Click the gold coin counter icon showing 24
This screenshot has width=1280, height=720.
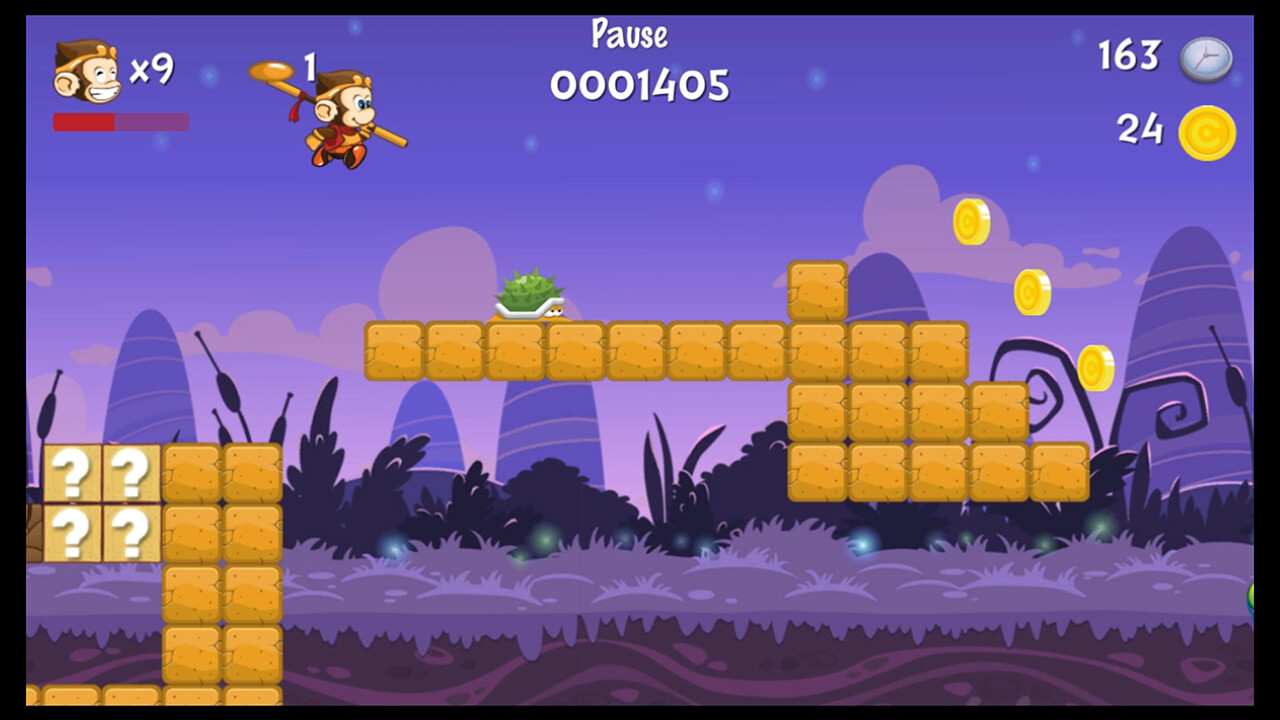pos(1205,131)
